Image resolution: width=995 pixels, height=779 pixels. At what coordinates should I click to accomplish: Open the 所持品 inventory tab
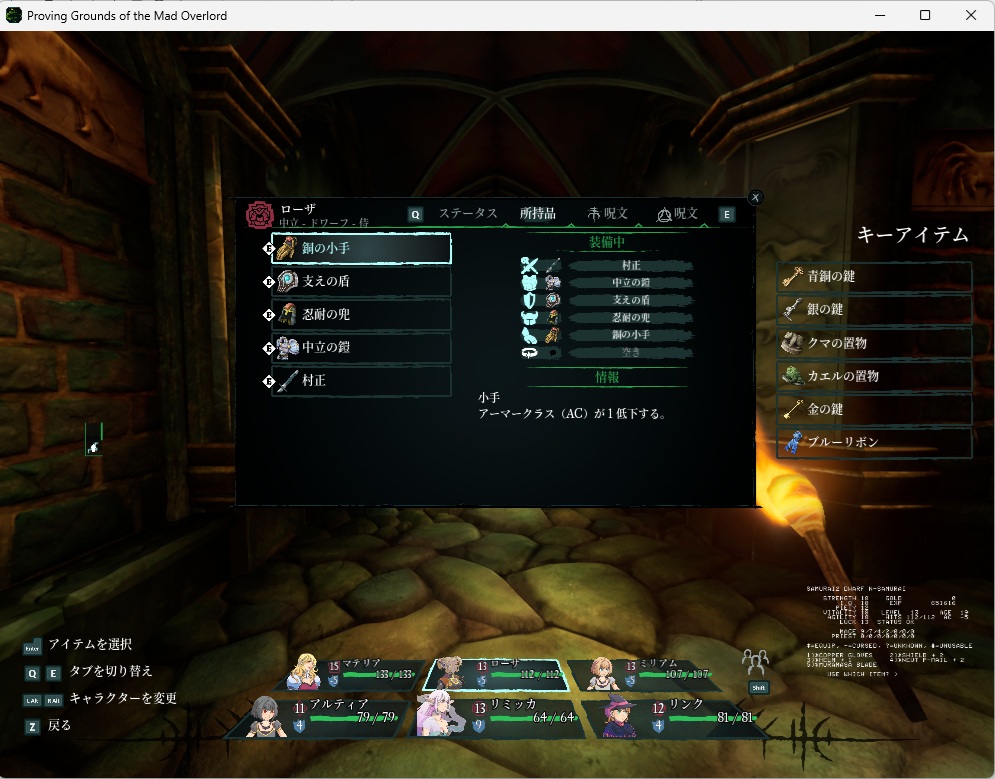(x=538, y=213)
